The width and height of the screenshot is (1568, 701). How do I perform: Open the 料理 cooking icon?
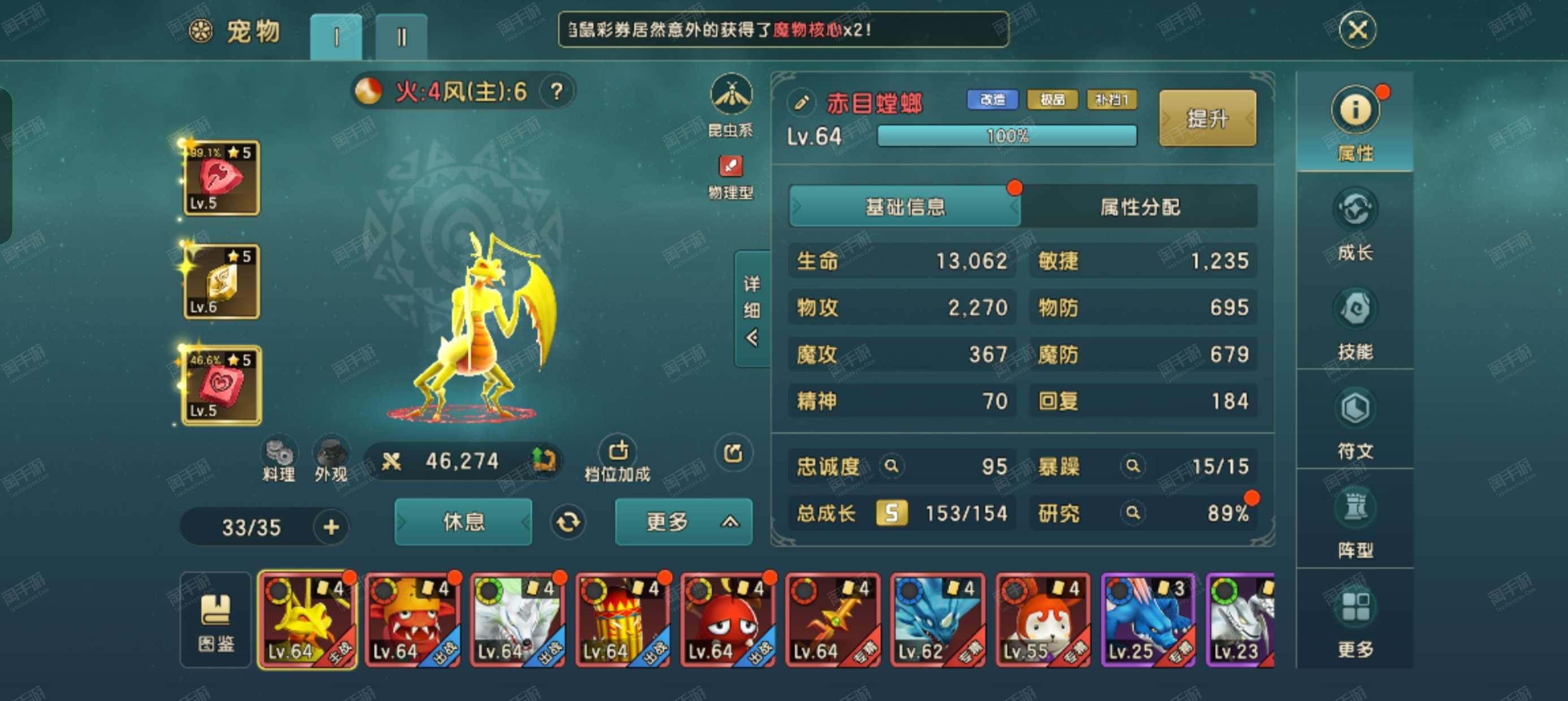(279, 460)
